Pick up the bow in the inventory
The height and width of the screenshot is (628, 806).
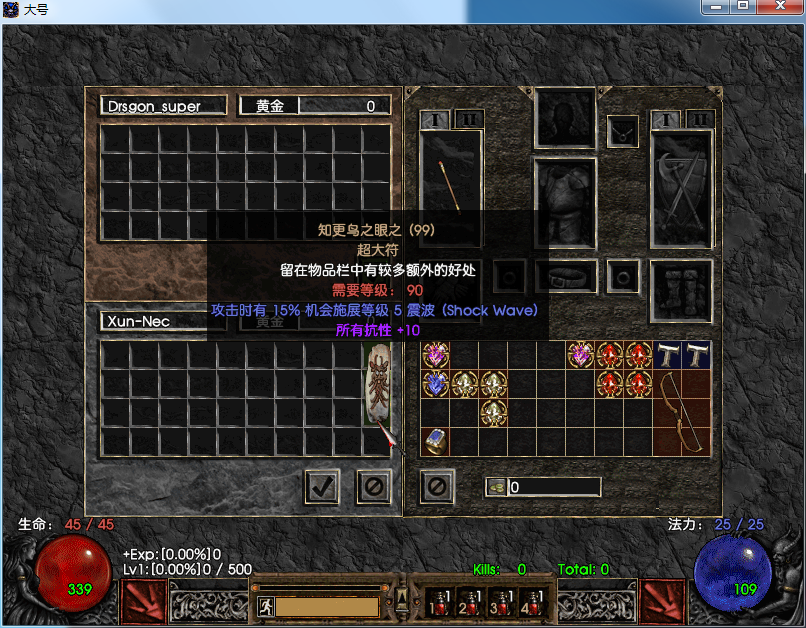tap(682, 412)
